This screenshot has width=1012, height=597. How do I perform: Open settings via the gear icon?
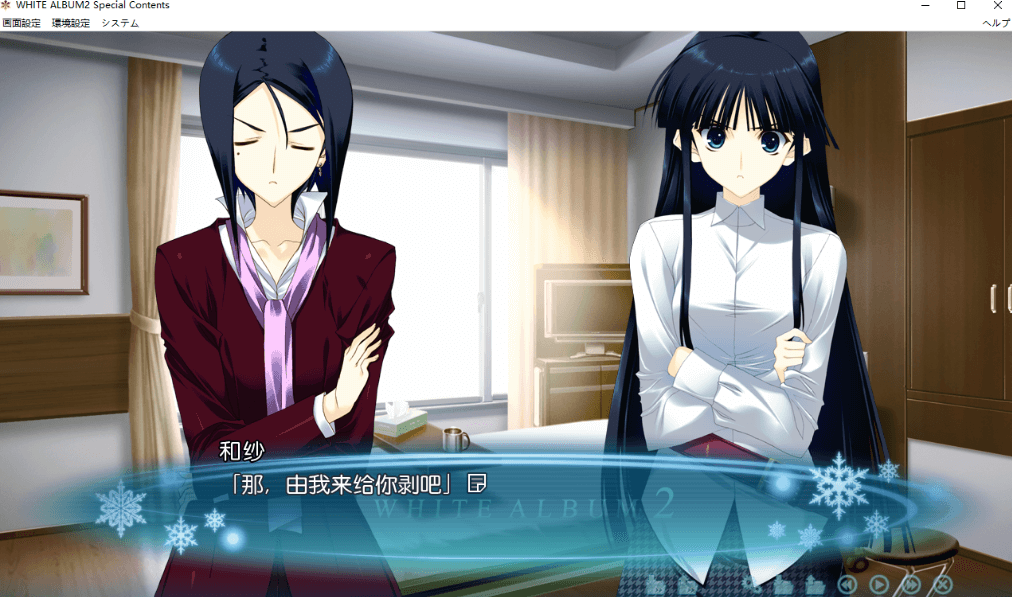click(x=751, y=584)
